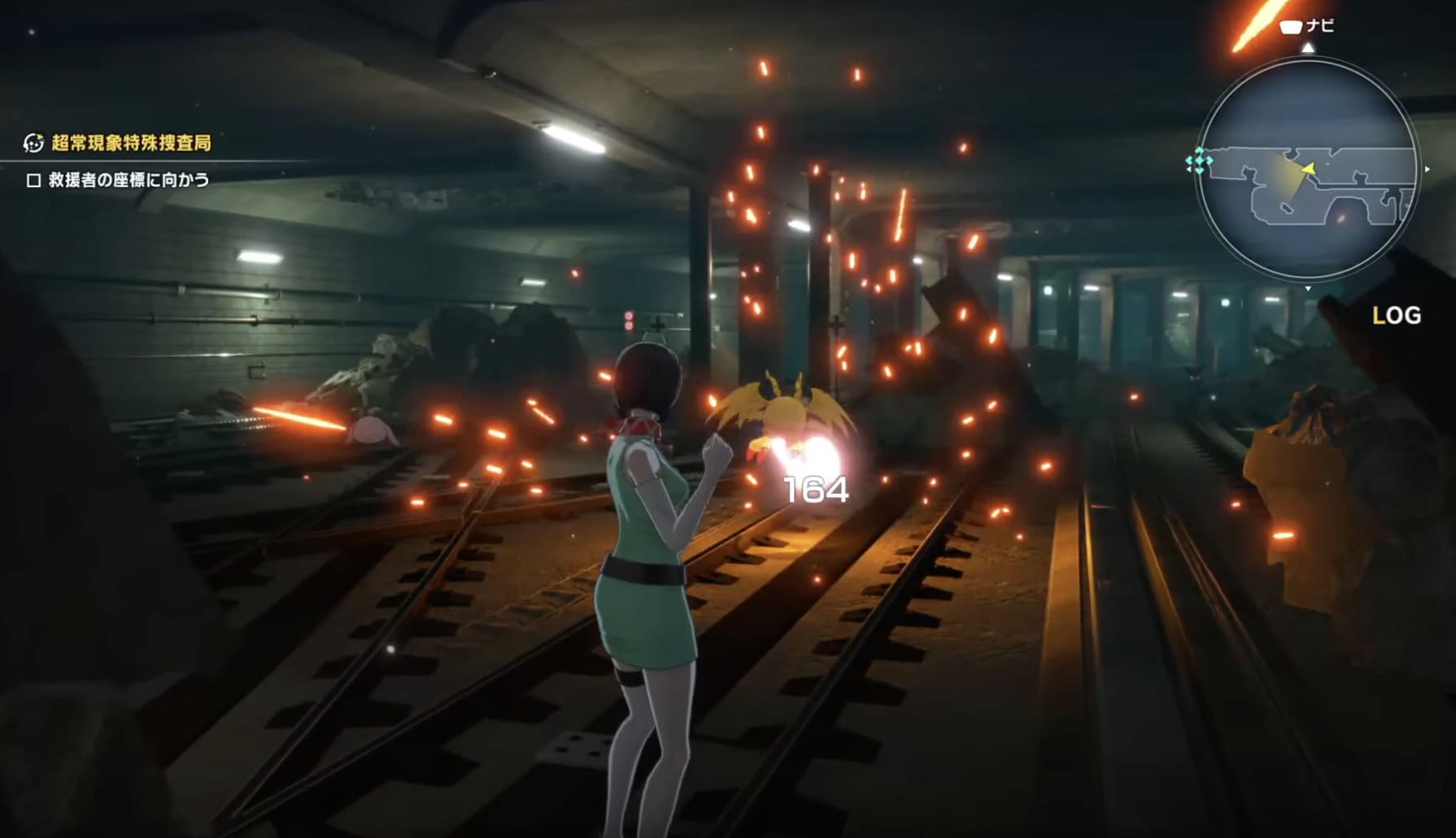The image size is (1456, 838).
Task: Open the LOG panel
Action: [x=1396, y=316]
